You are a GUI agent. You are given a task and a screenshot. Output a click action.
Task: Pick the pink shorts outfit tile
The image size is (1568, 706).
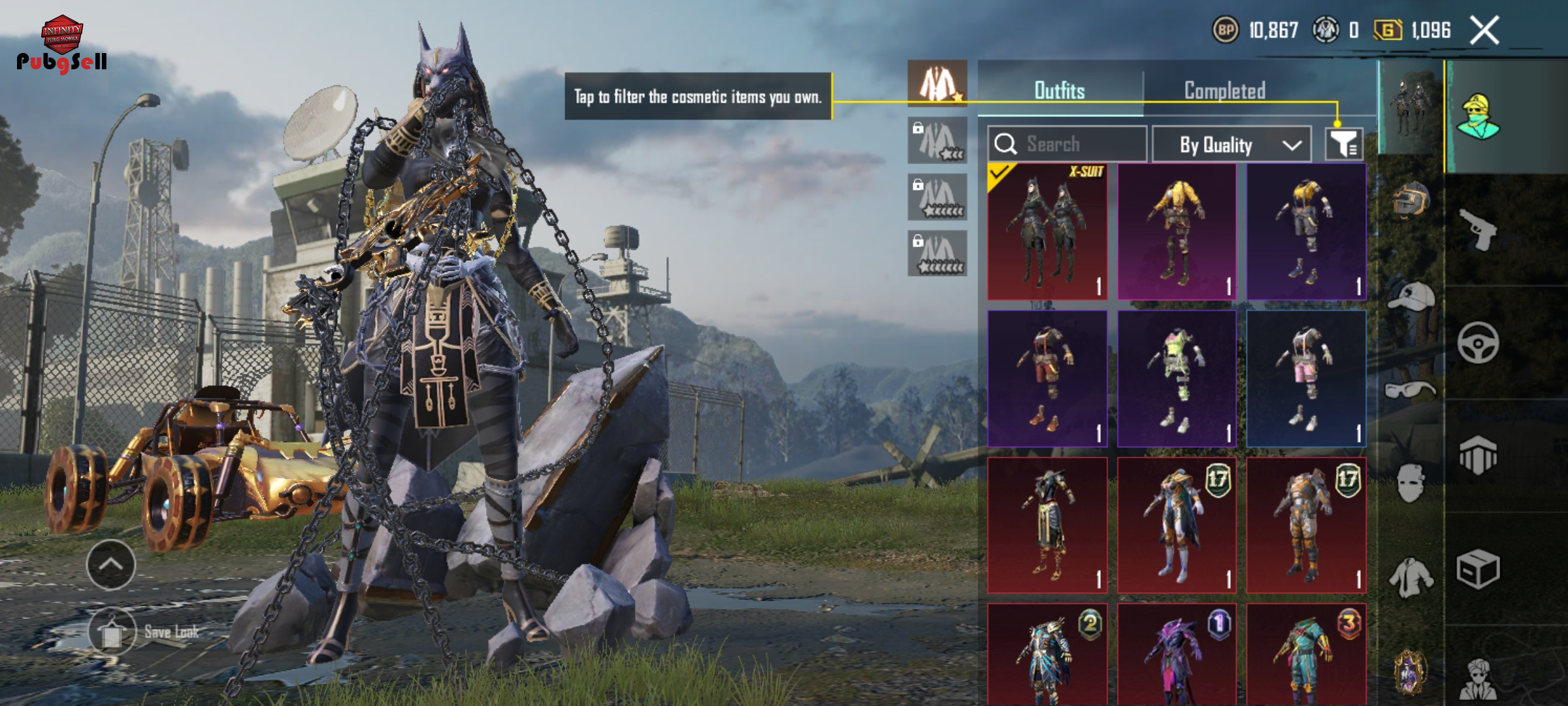pyautogui.click(x=1306, y=378)
